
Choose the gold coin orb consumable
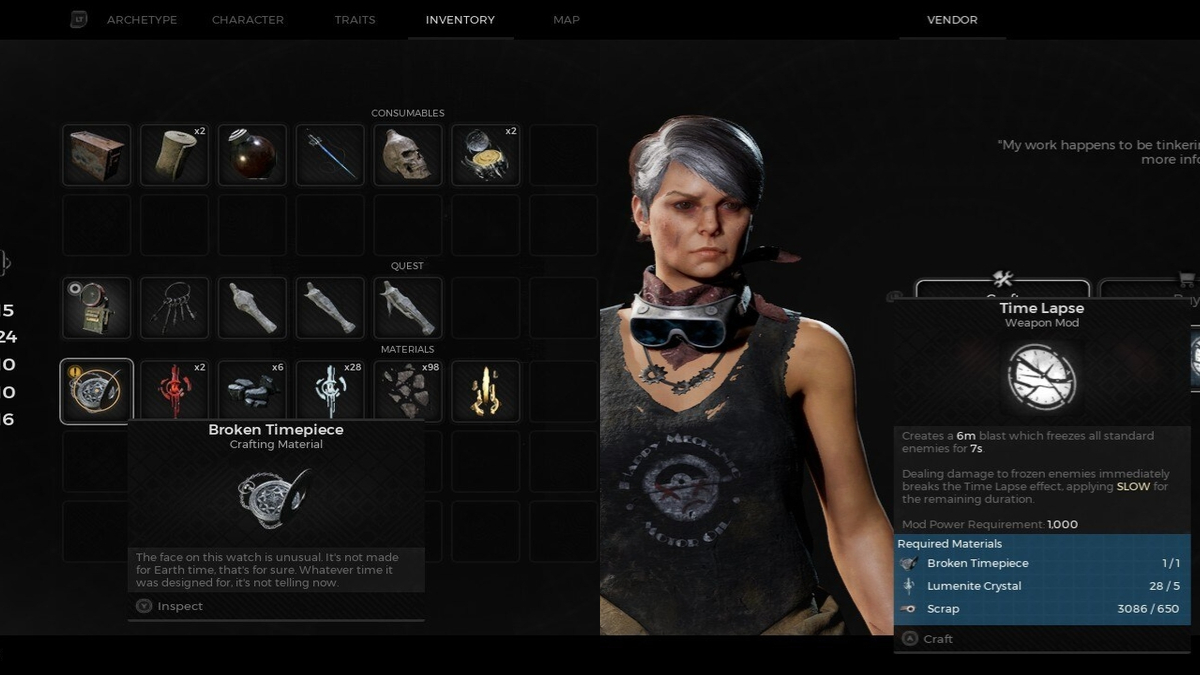coord(486,155)
